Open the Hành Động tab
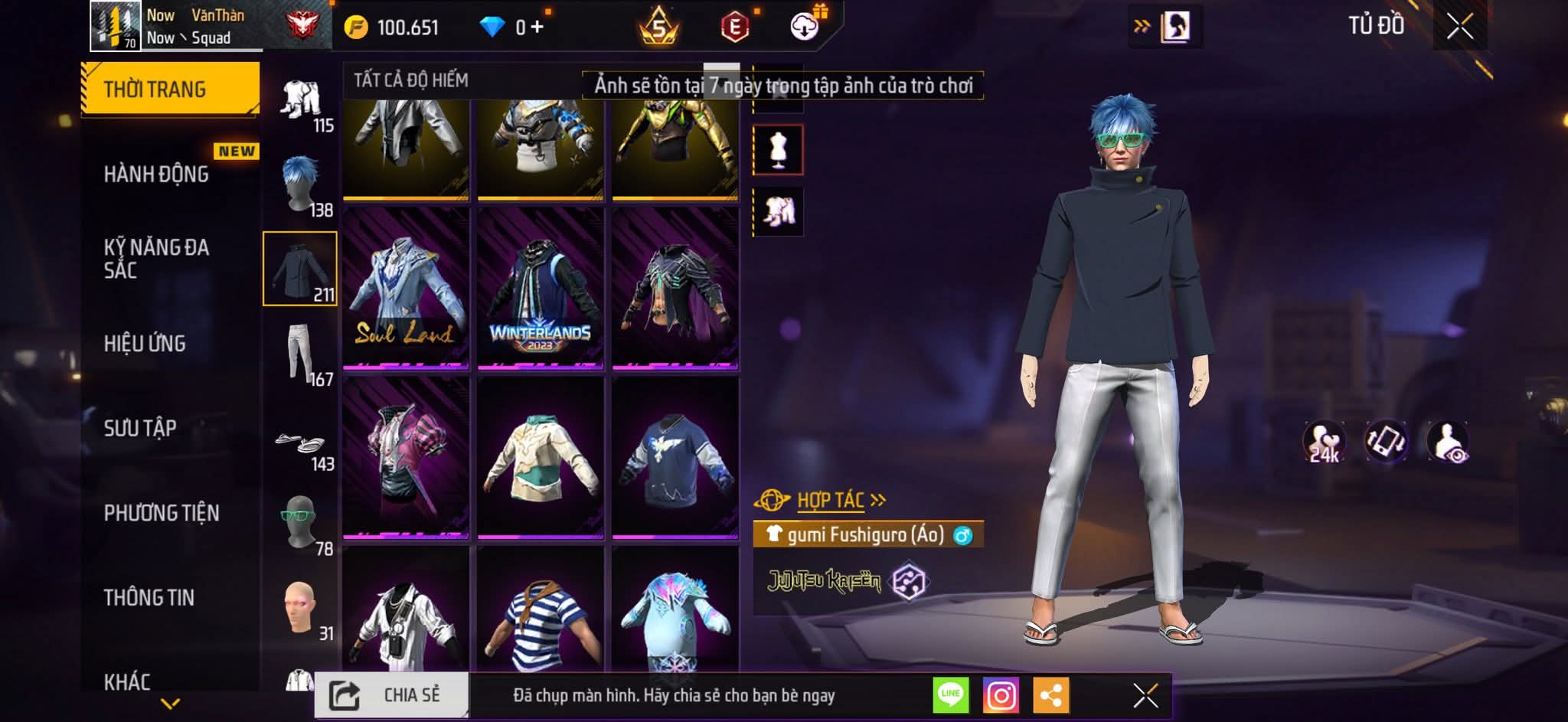This screenshot has height=722, width=1568. pyautogui.click(x=156, y=175)
